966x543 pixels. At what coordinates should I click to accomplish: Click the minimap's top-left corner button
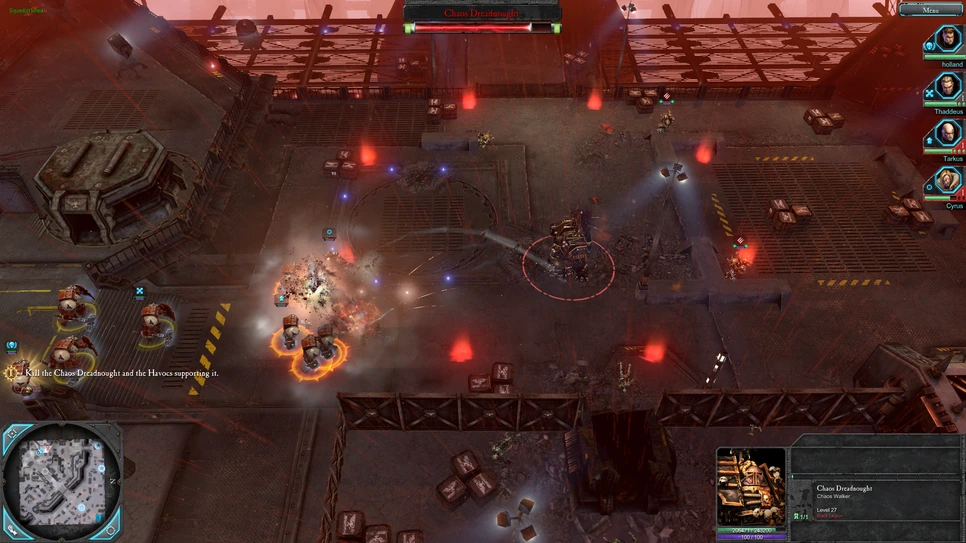[14, 435]
